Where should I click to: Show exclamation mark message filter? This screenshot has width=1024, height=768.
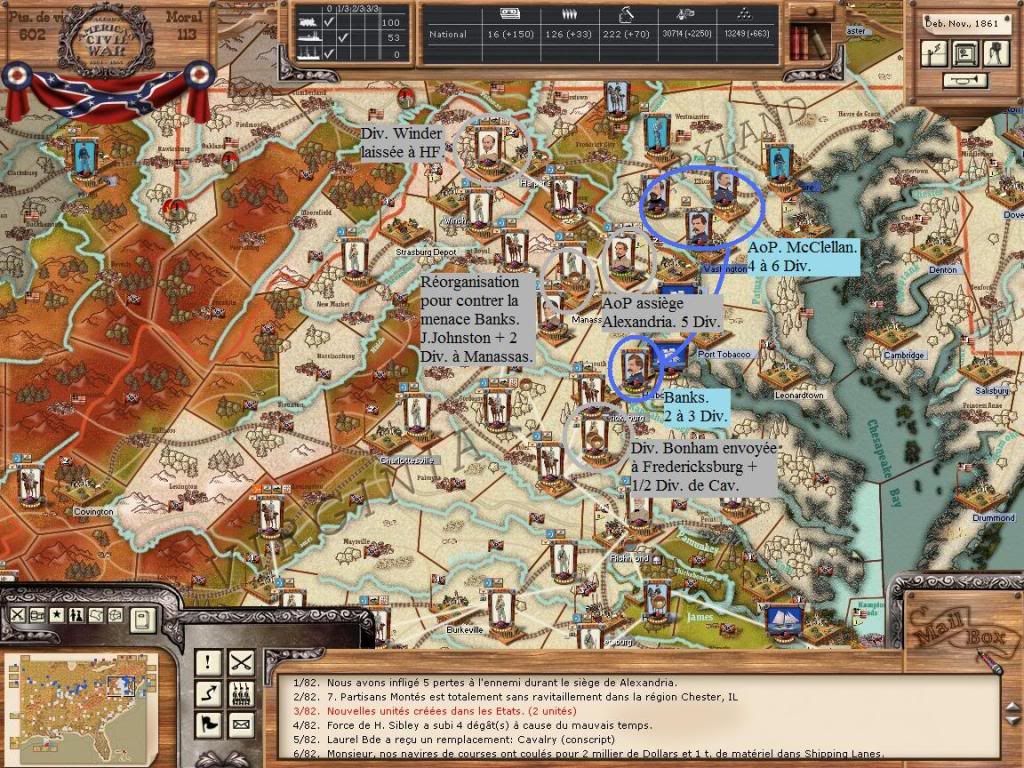coord(209,661)
